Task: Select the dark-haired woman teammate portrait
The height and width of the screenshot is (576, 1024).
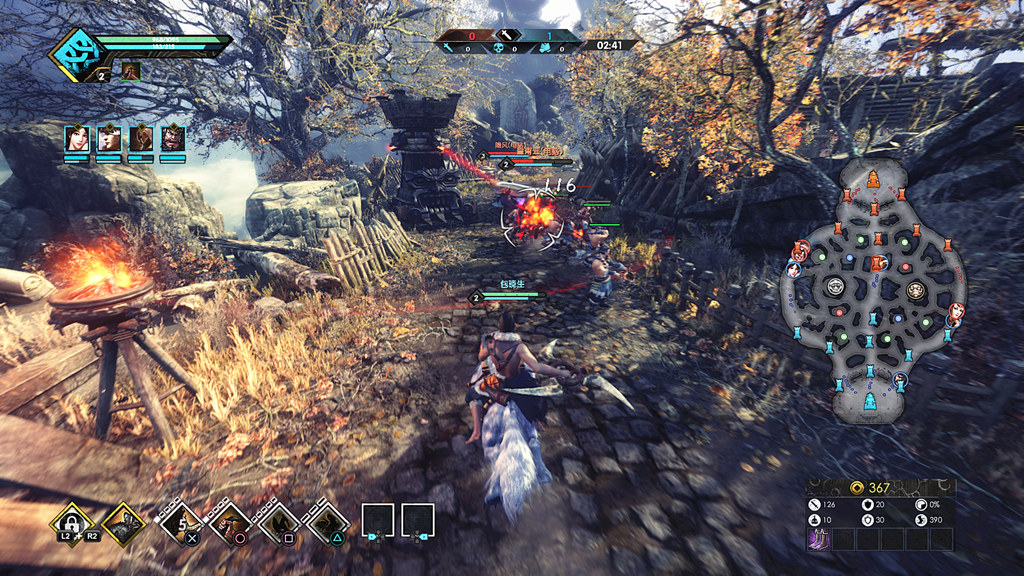Action: [77, 138]
